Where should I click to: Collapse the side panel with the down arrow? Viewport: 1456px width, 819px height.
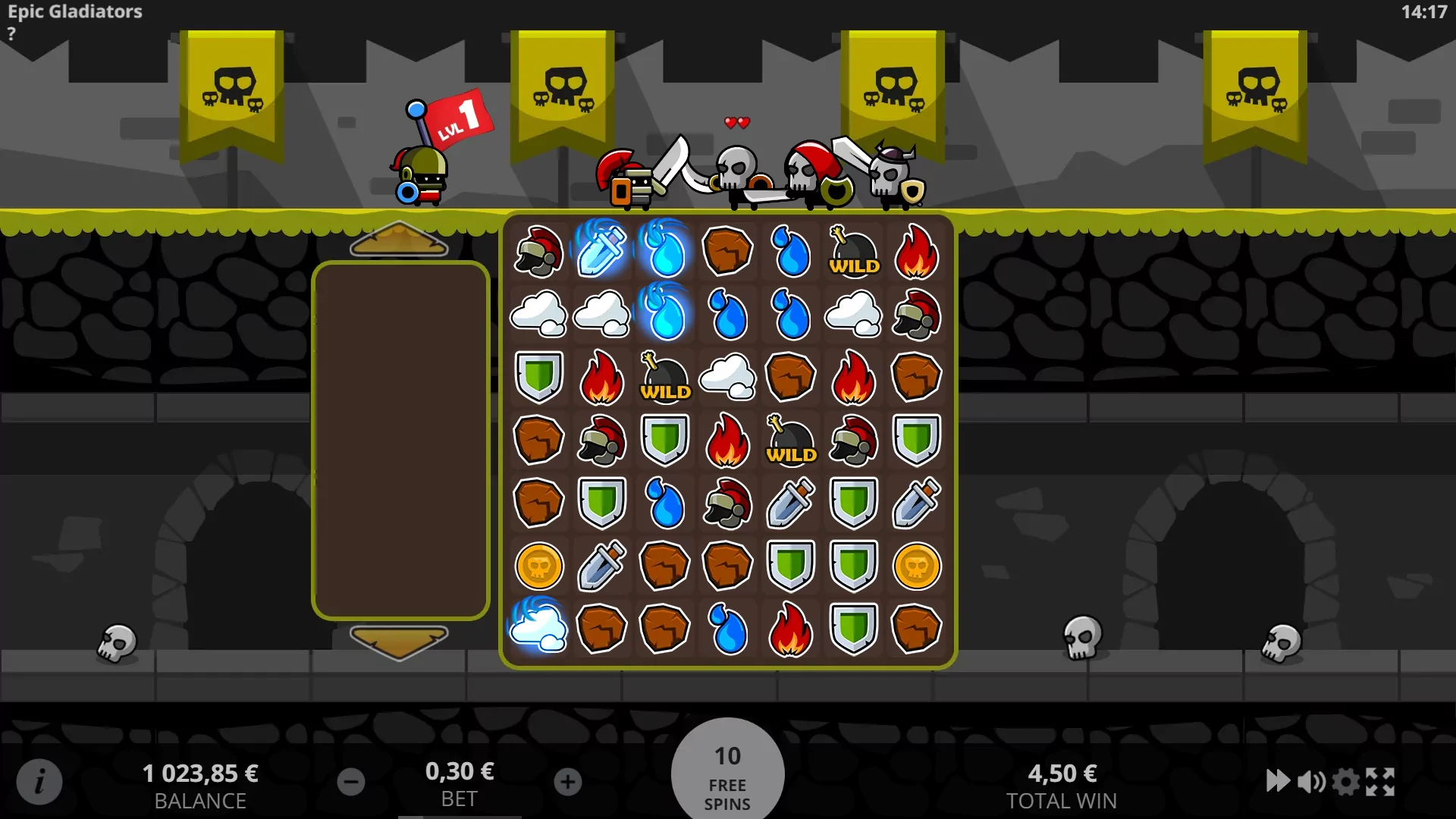(x=400, y=641)
